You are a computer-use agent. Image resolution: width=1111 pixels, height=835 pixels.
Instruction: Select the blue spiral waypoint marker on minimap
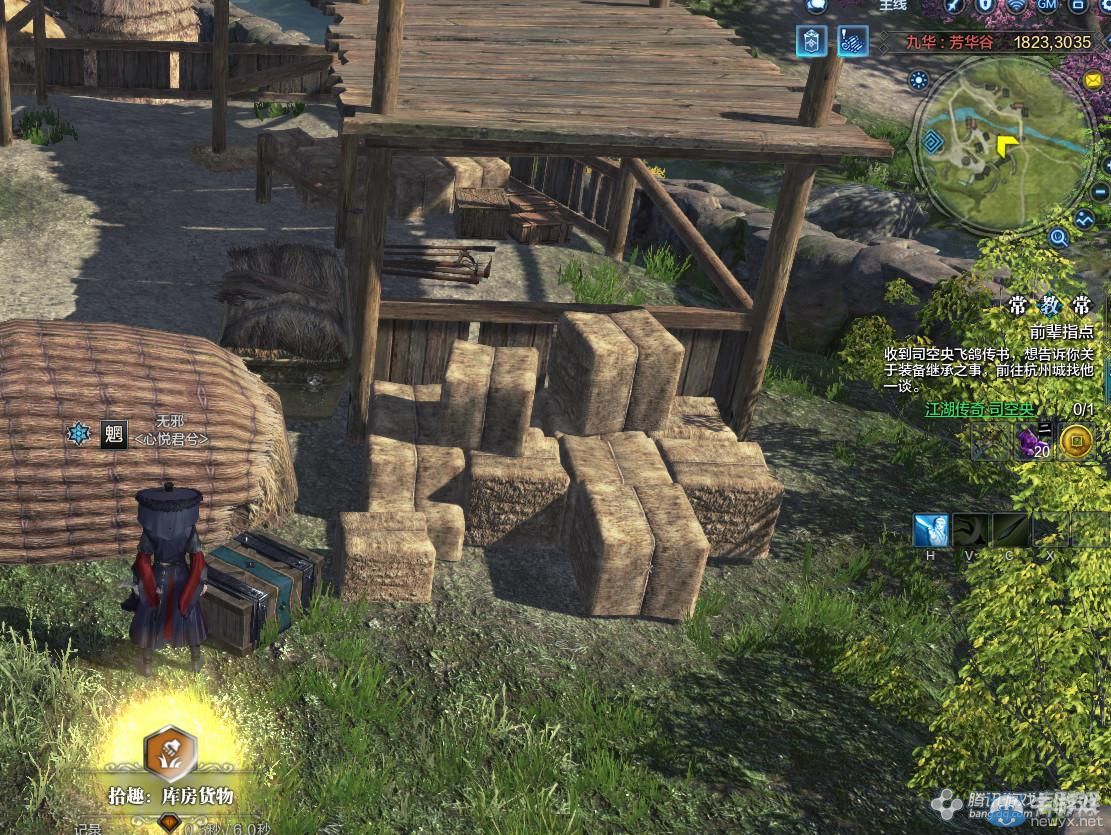click(x=933, y=141)
